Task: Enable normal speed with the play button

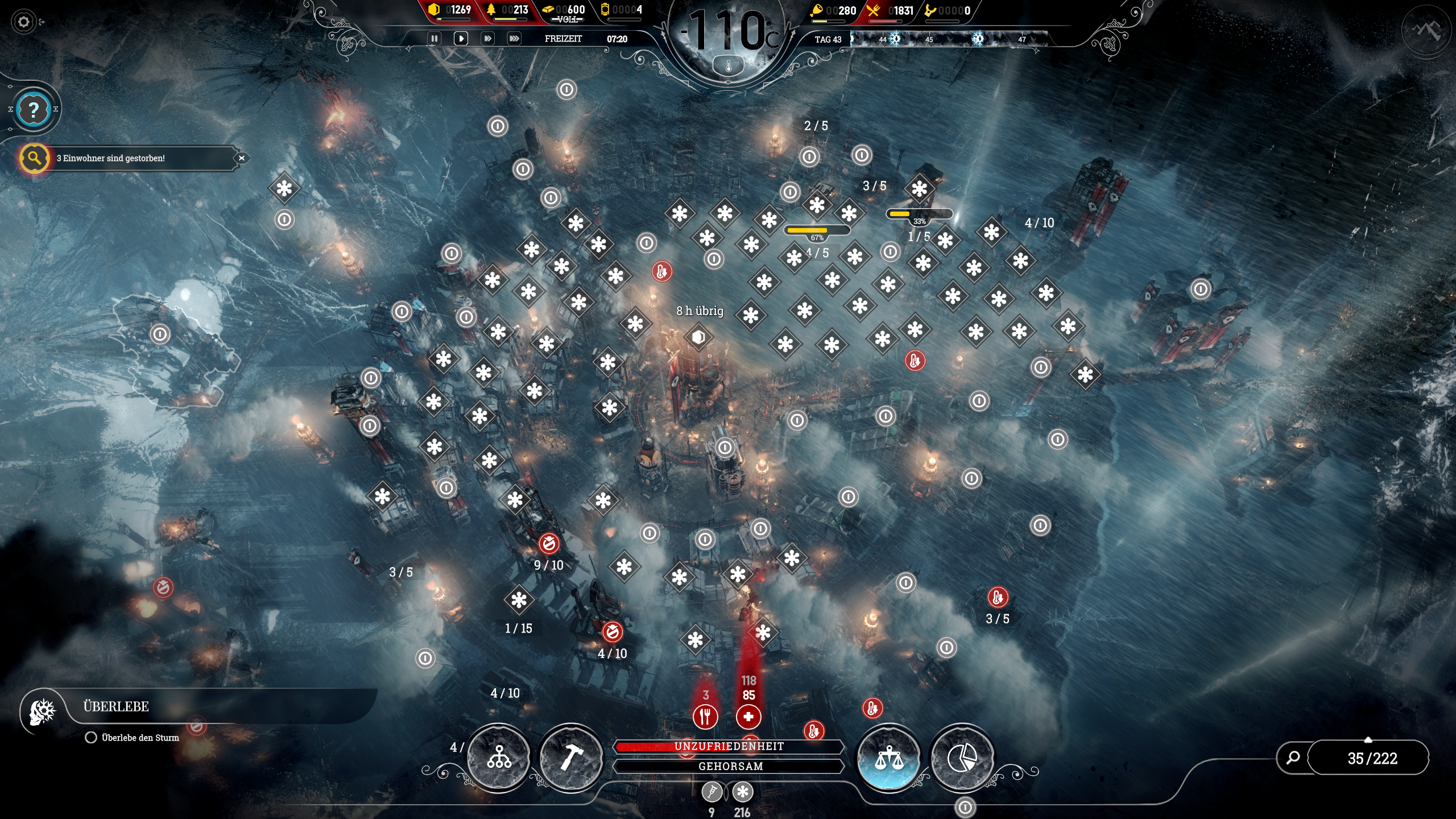Action: coord(461,38)
